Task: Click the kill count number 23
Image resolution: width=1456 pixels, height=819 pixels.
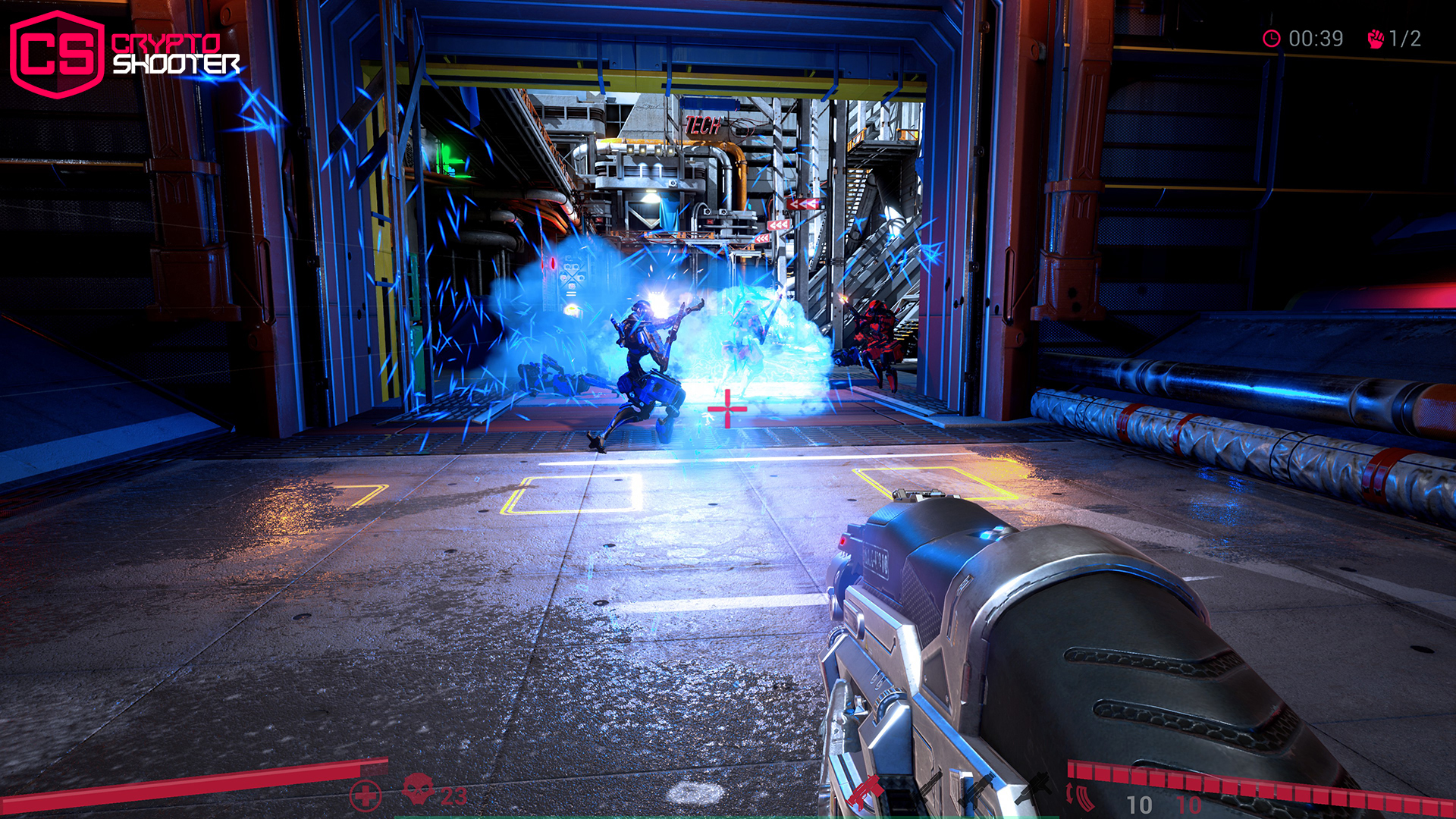Action: pyautogui.click(x=453, y=795)
